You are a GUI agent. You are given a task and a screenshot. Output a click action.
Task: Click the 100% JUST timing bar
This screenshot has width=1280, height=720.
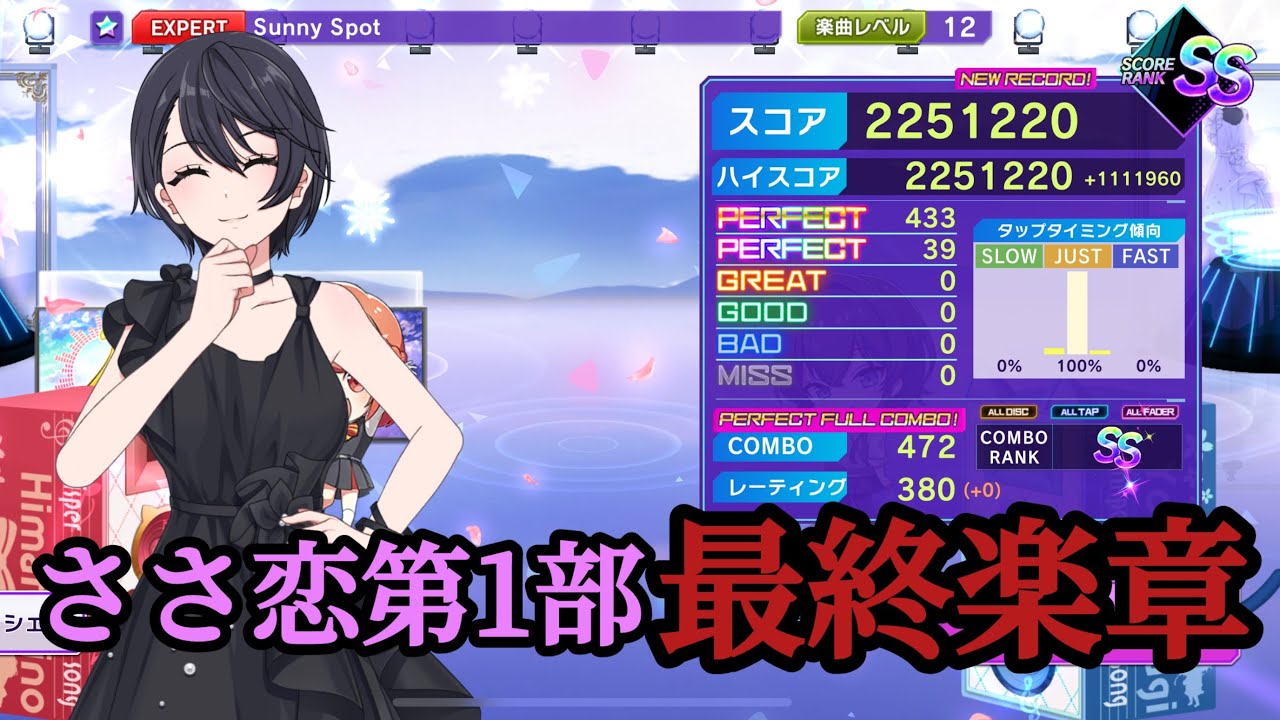(x=1075, y=310)
